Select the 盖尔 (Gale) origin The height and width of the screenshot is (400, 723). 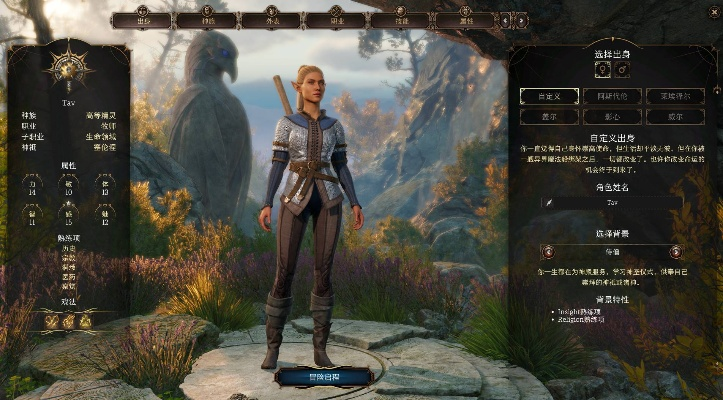[546, 116]
